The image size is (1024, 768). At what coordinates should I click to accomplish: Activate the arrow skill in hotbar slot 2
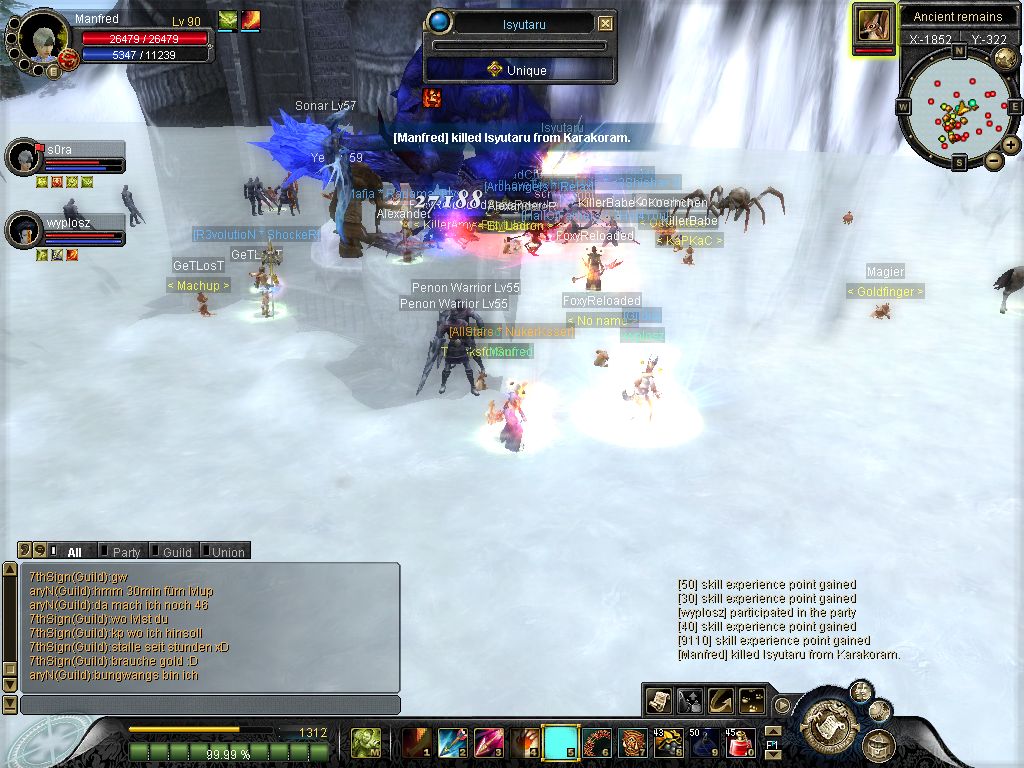tap(452, 743)
